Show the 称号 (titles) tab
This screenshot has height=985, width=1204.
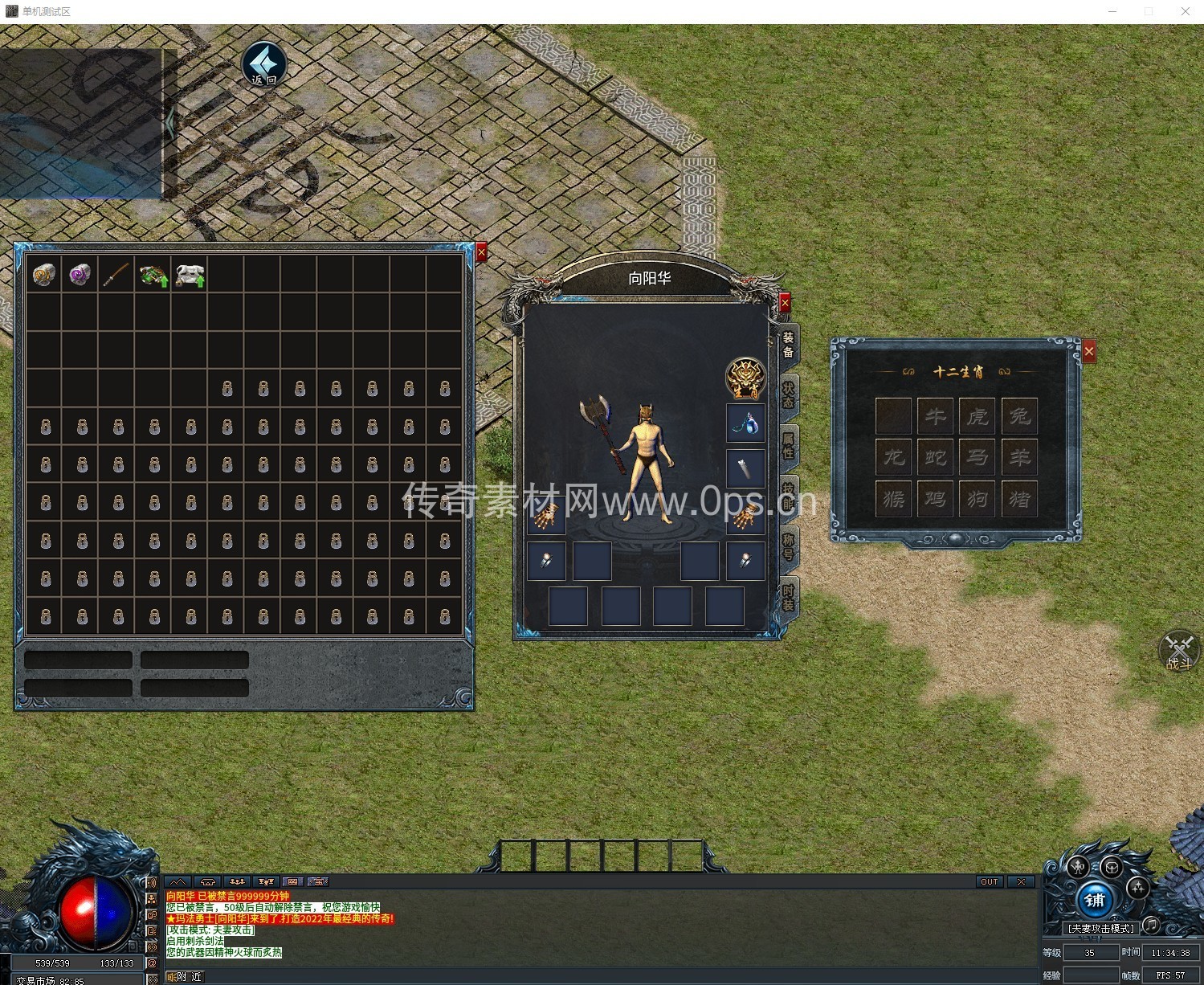pos(788,546)
